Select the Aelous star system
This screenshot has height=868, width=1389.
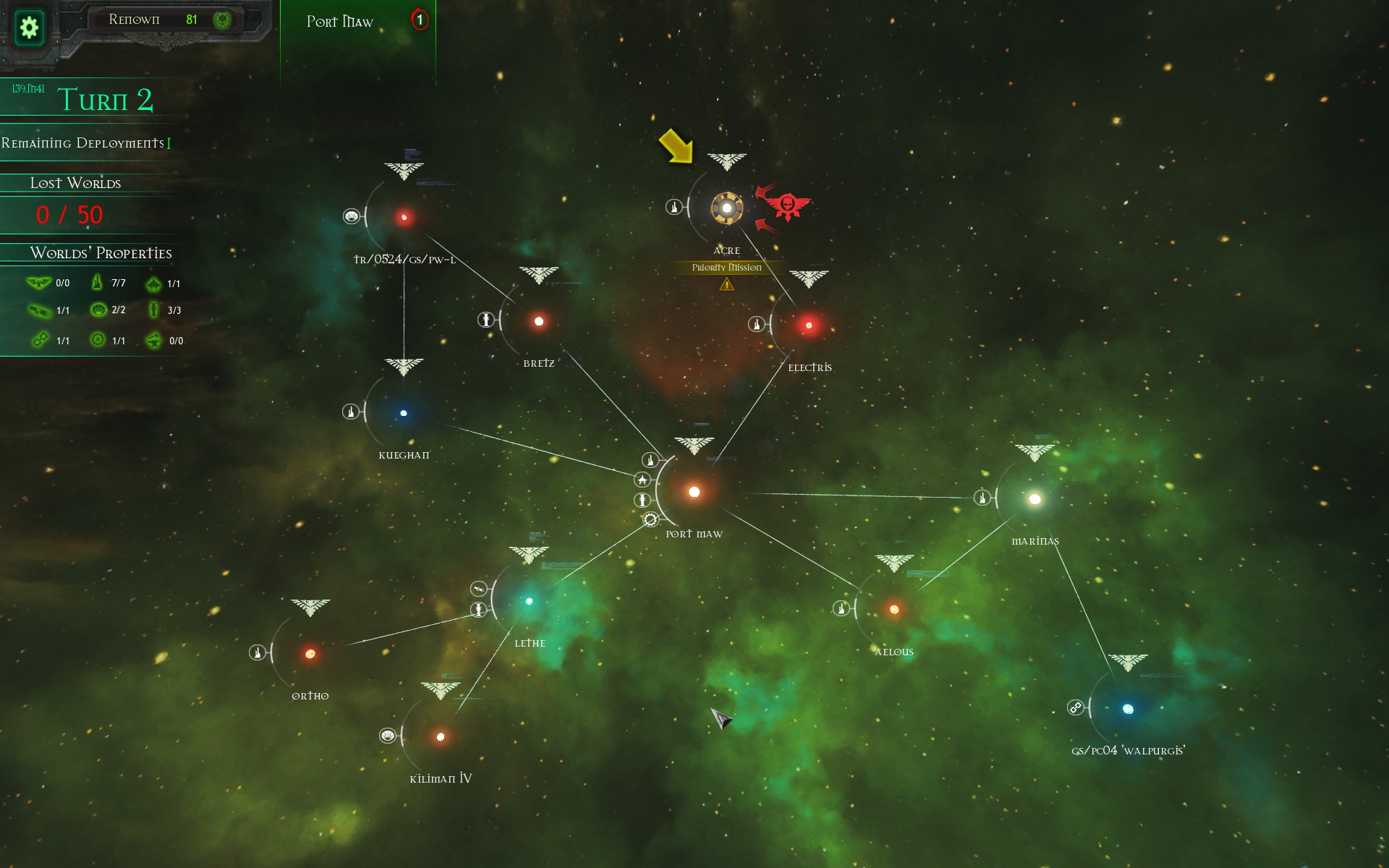tap(894, 609)
